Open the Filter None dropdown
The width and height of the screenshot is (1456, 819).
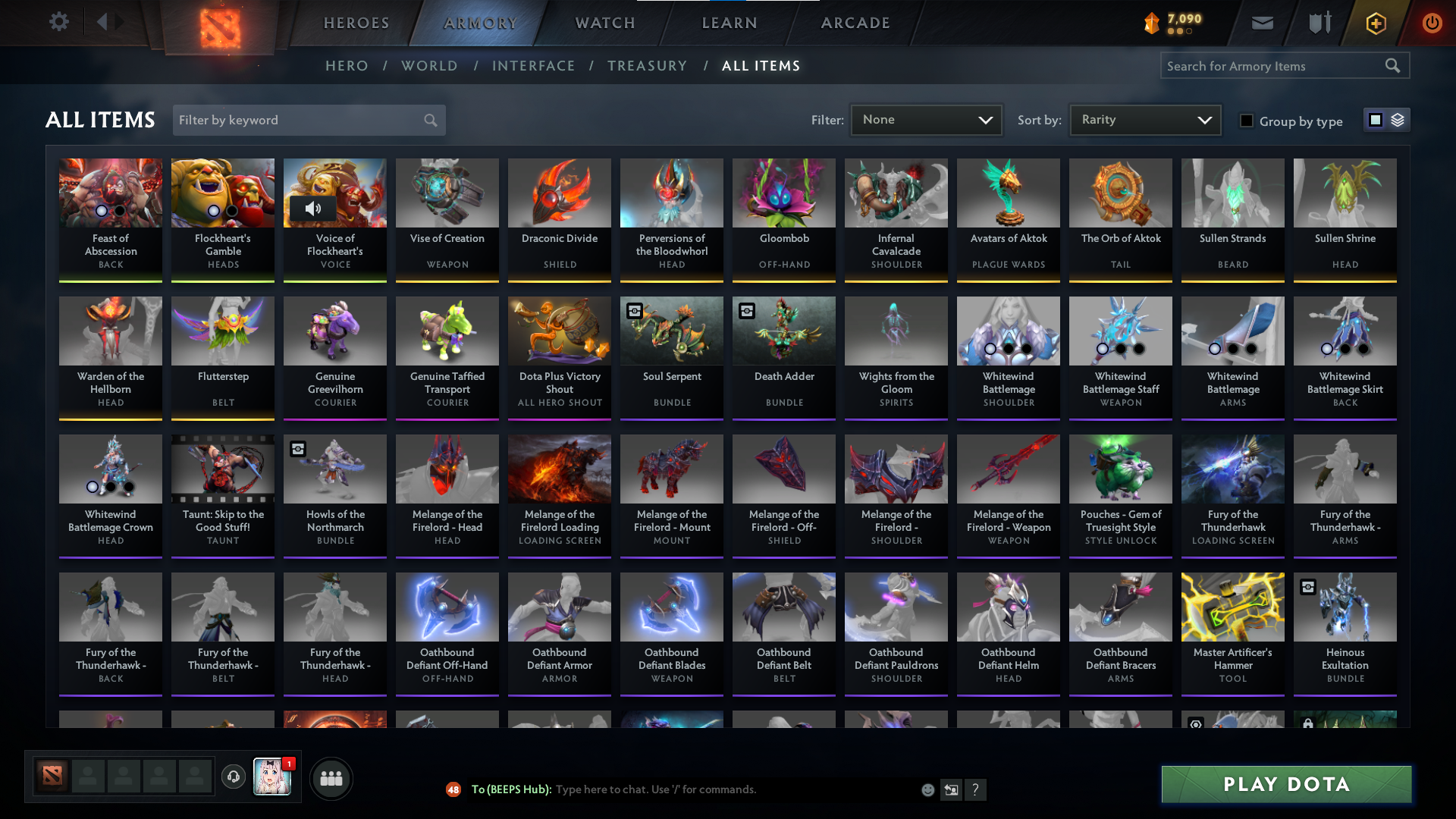pos(926,120)
